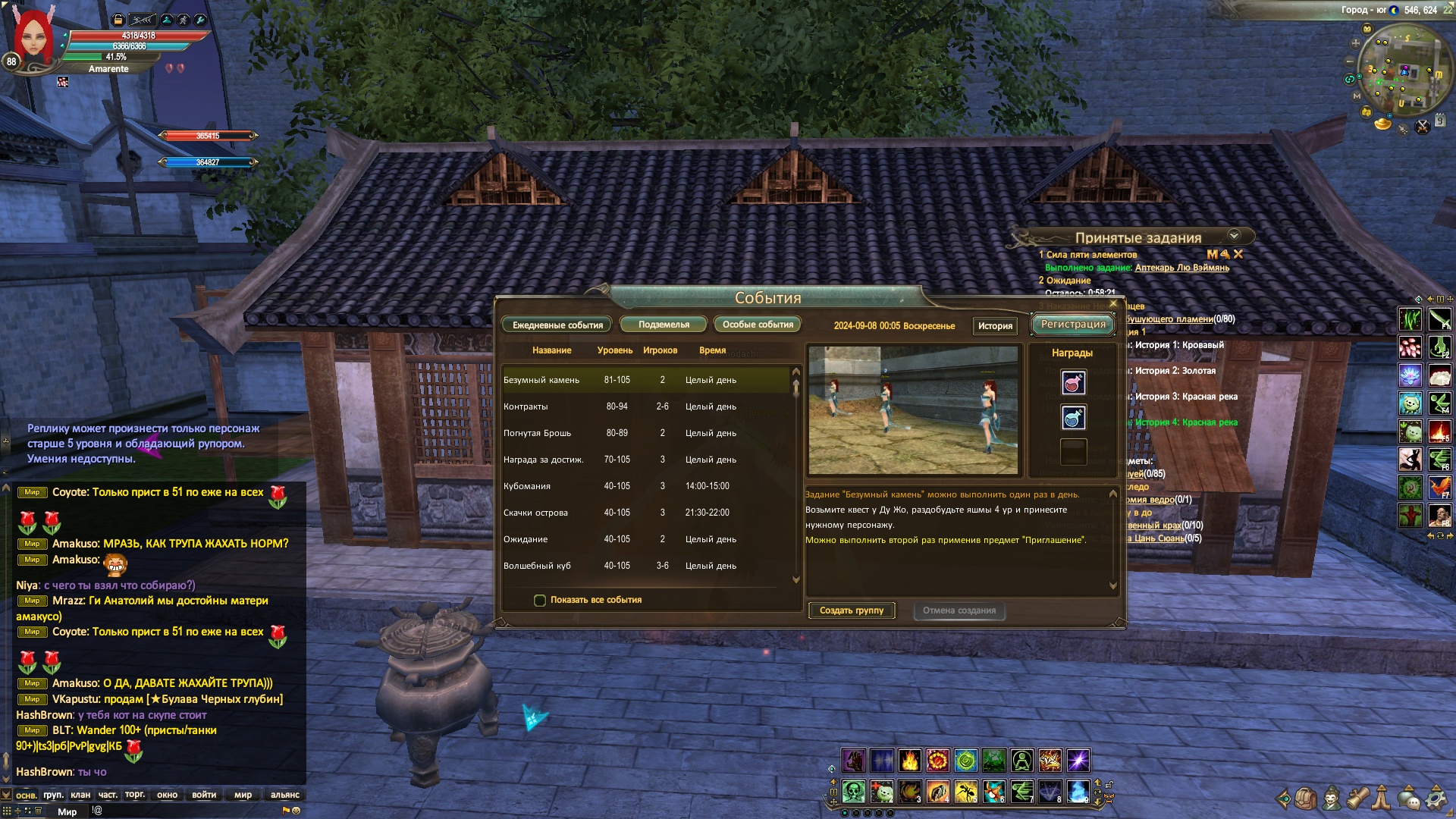This screenshot has width=1456, height=819.
Task: Select the blue potion reward slot
Action: pos(1073,418)
